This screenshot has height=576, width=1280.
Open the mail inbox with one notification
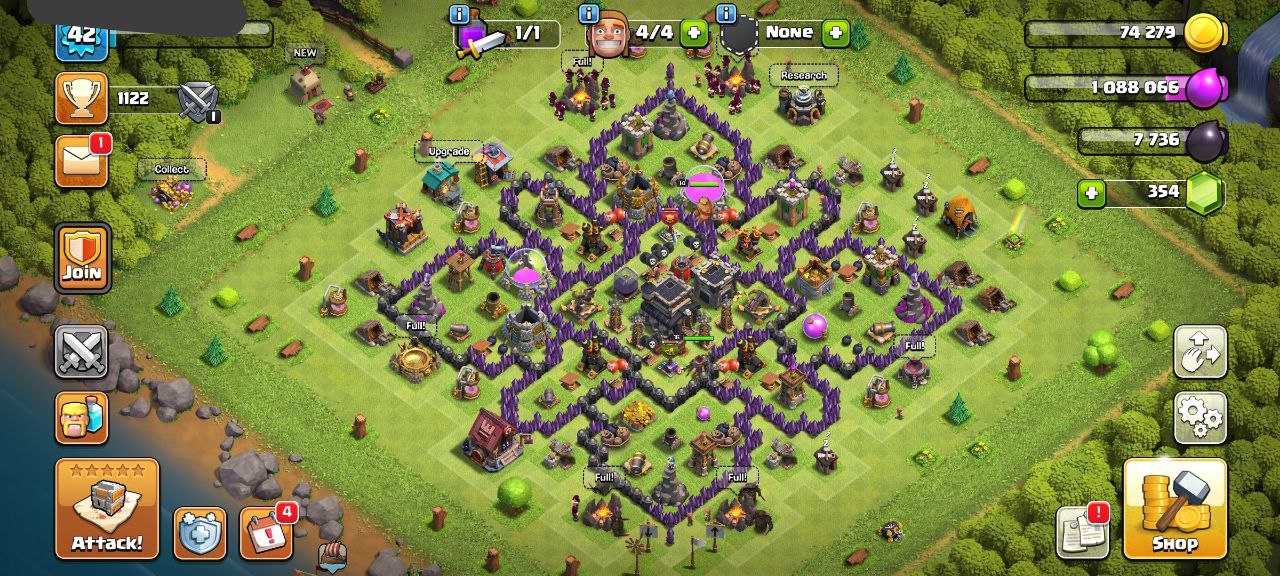(82, 162)
